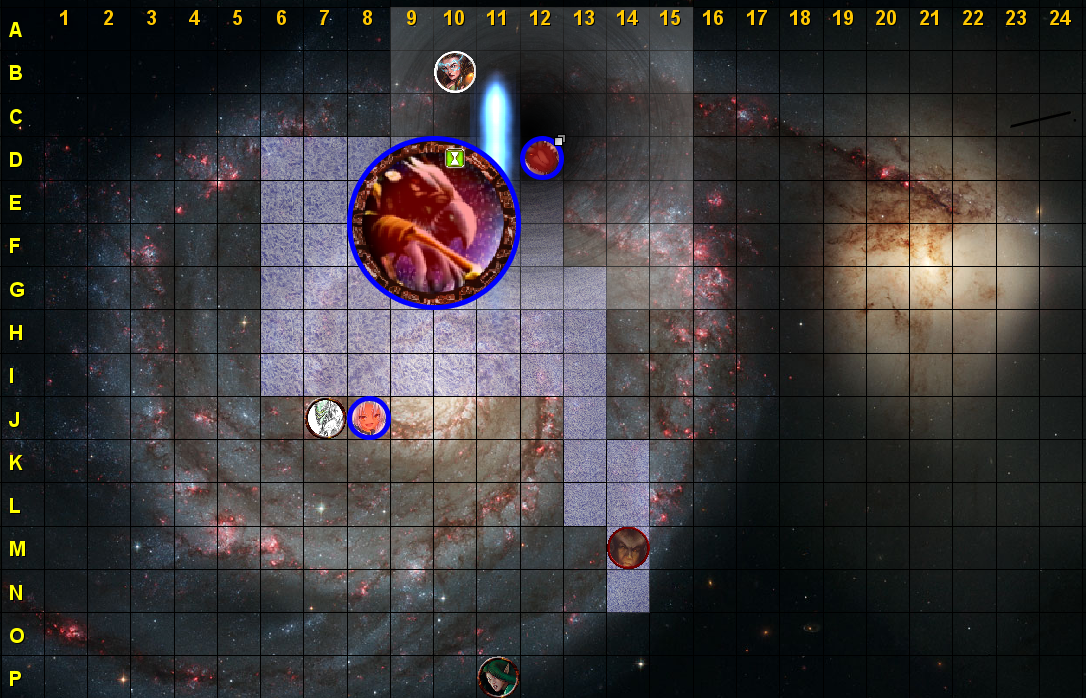Choose the white-haired sketch character token
Viewport: 1086px width, 698px height.
pos(325,418)
